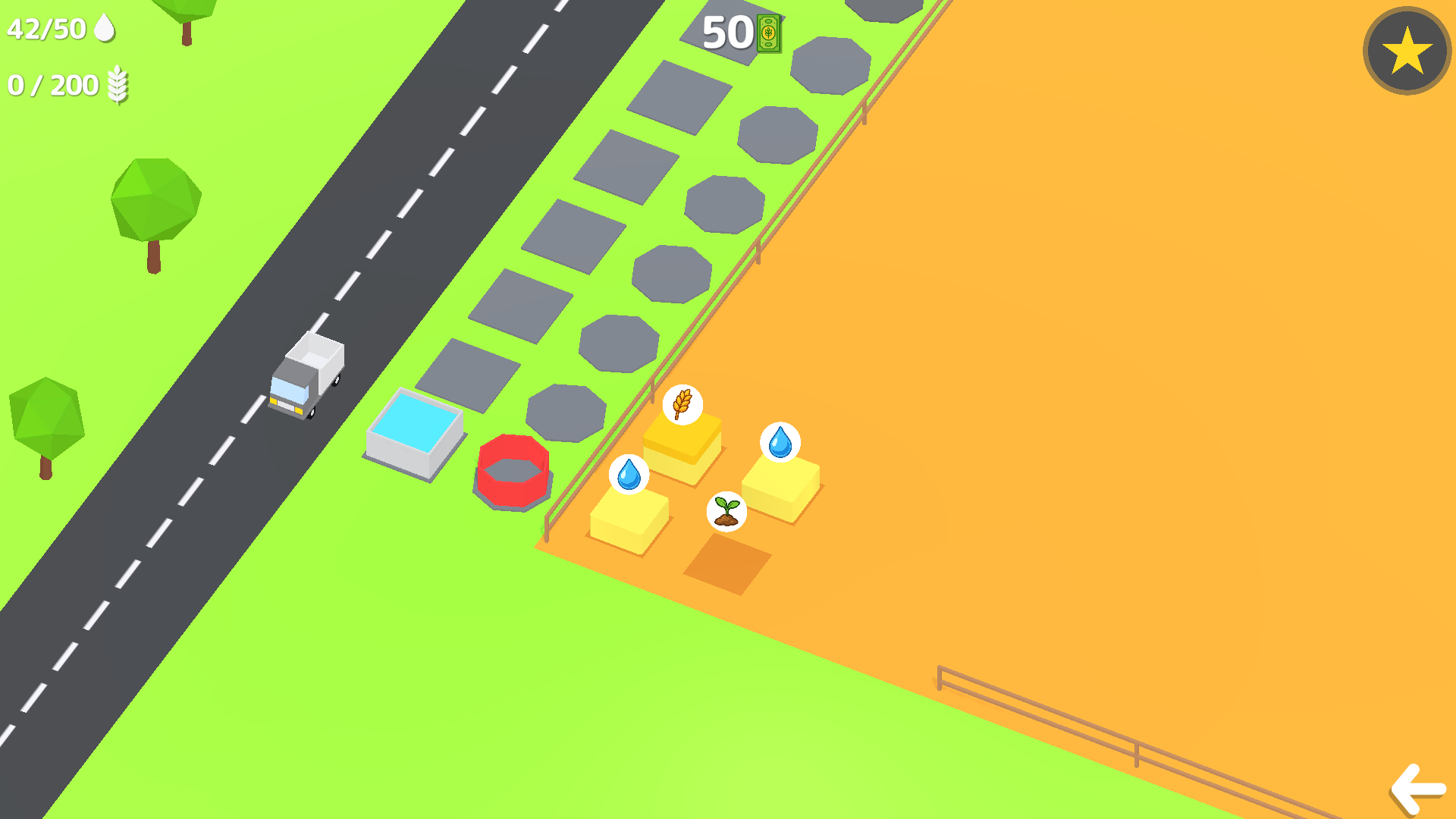Click the wheat counter icon top left
1456x819 pixels.
(118, 85)
